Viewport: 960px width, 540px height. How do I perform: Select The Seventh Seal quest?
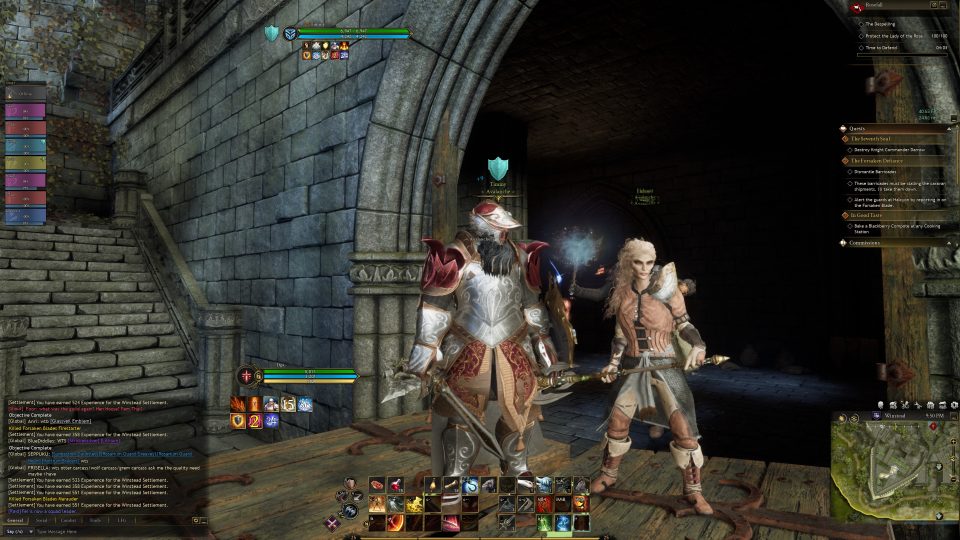click(872, 139)
